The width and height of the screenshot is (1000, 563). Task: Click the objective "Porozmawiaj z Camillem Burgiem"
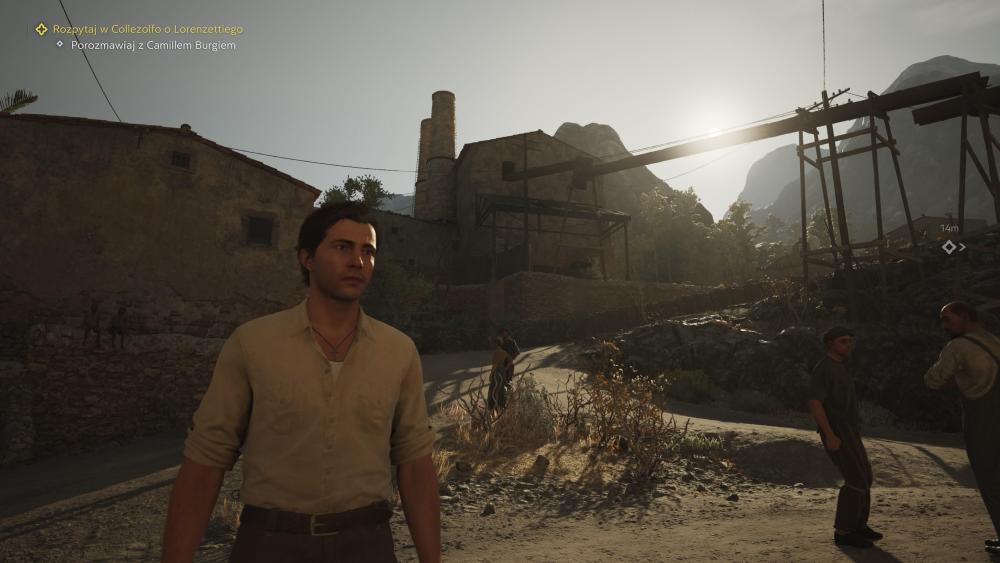(x=153, y=45)
